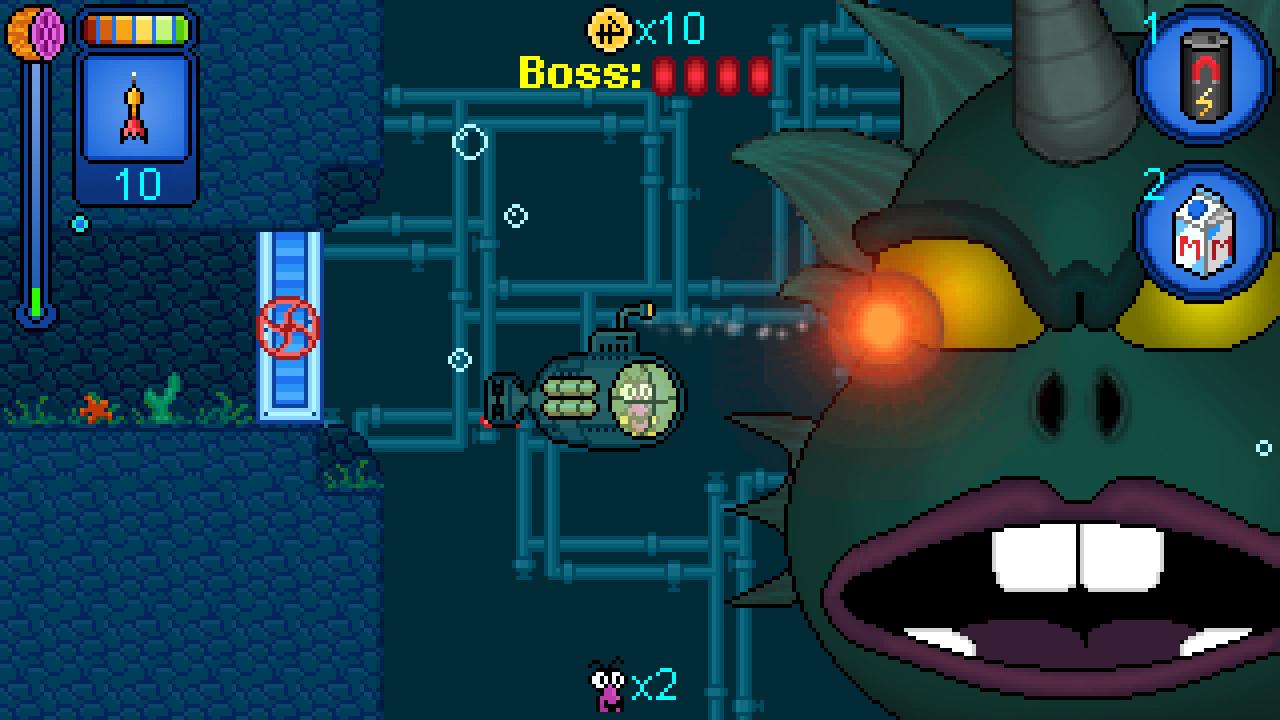Use the milk carton item
Screen dimensions: 1280x720
(x=1204, y=233)
